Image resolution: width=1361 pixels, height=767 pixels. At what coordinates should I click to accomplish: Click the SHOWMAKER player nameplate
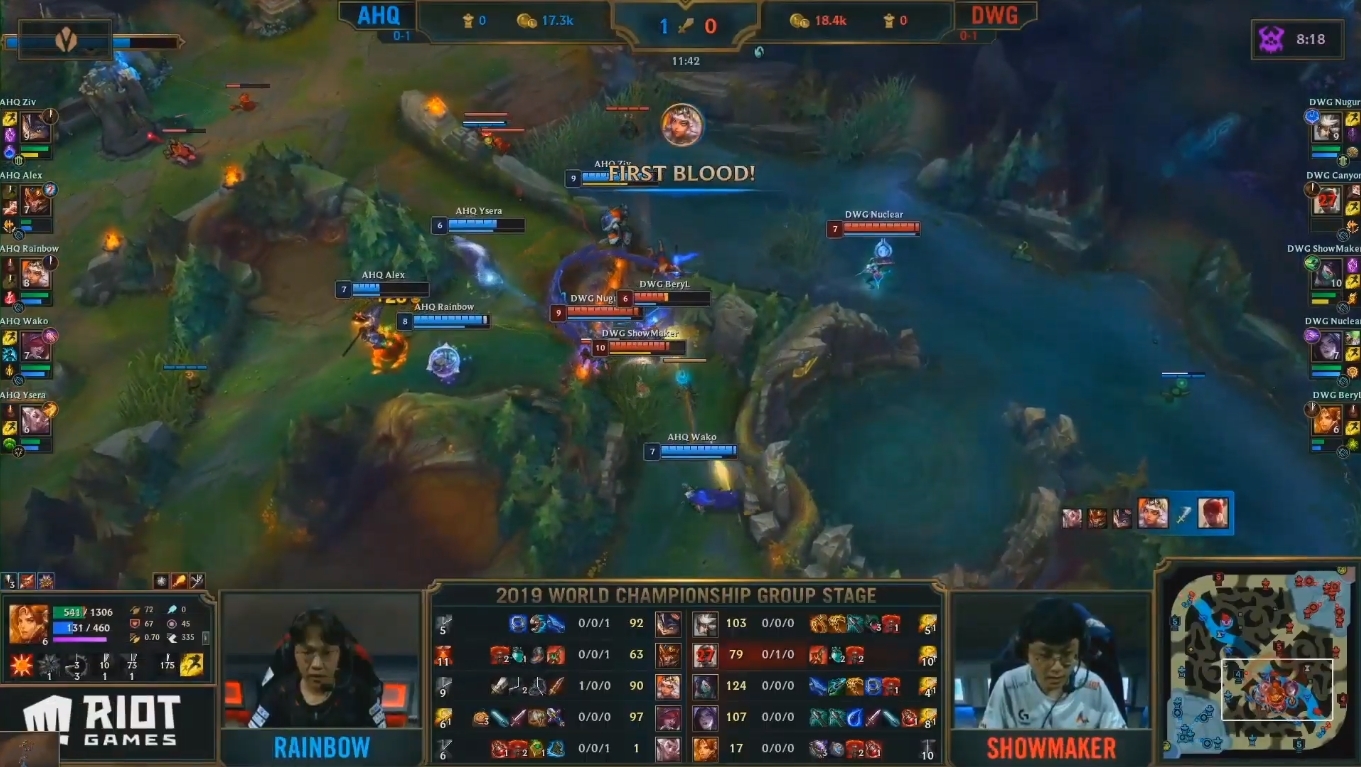click(1050, 746)
